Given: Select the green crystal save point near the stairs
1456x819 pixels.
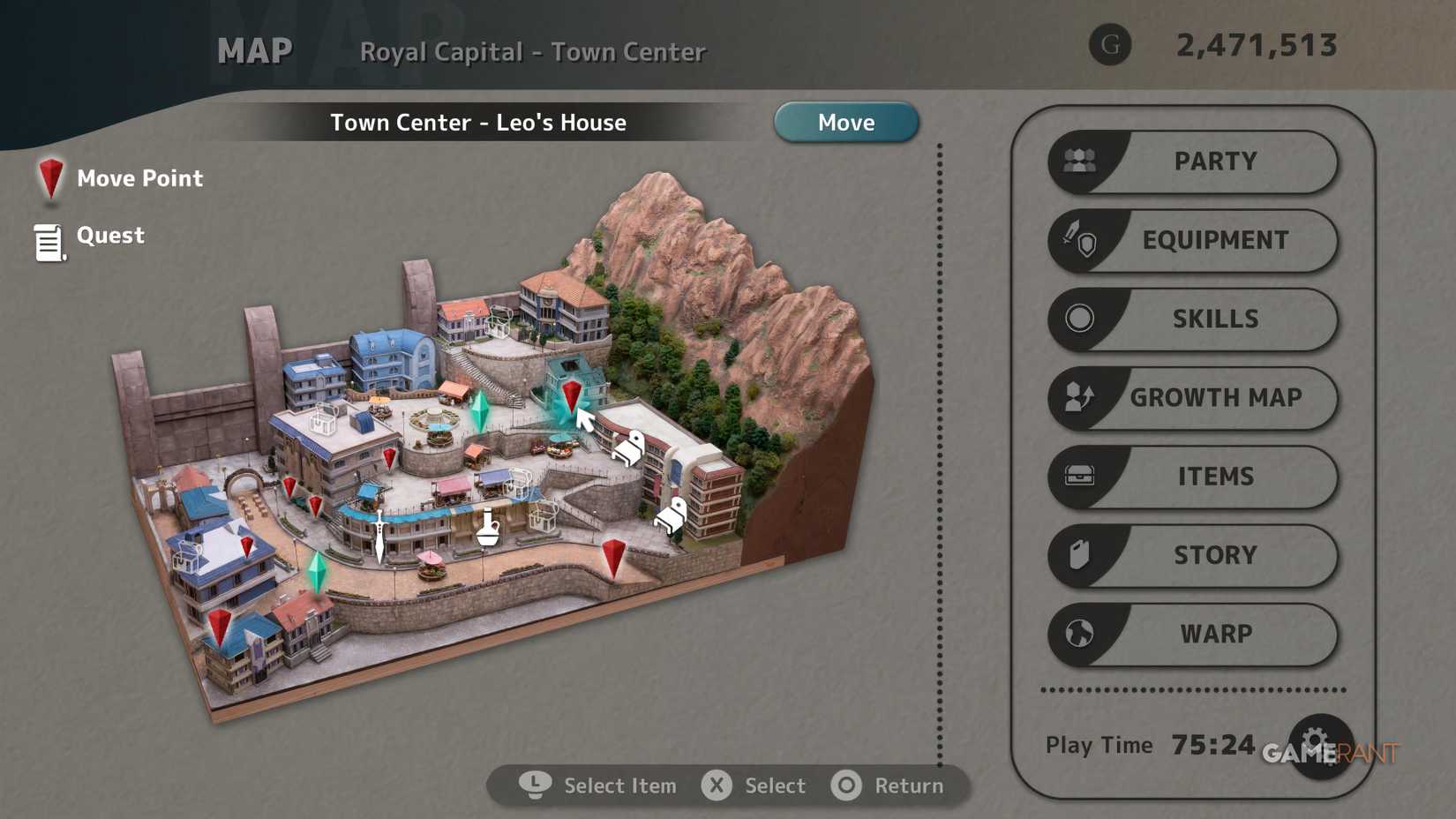Looking at the screenshot, I should point(482,408).
